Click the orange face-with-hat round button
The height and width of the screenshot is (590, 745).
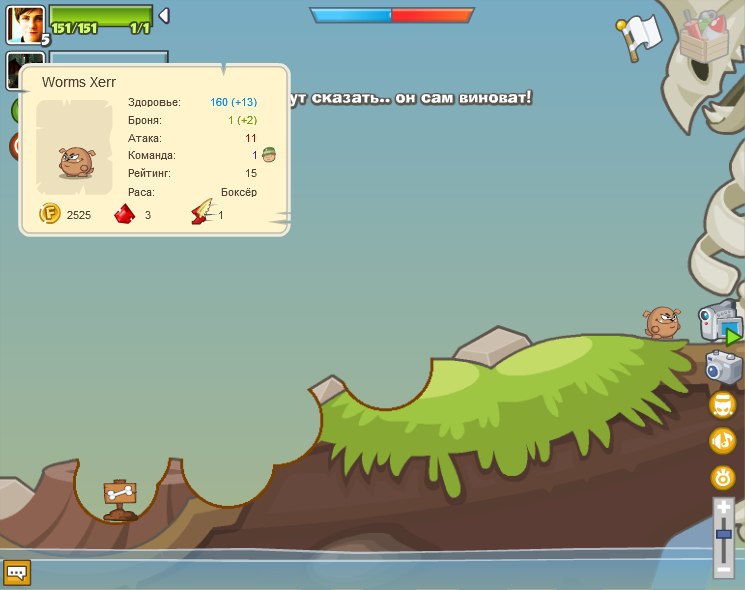pos(722,405)
